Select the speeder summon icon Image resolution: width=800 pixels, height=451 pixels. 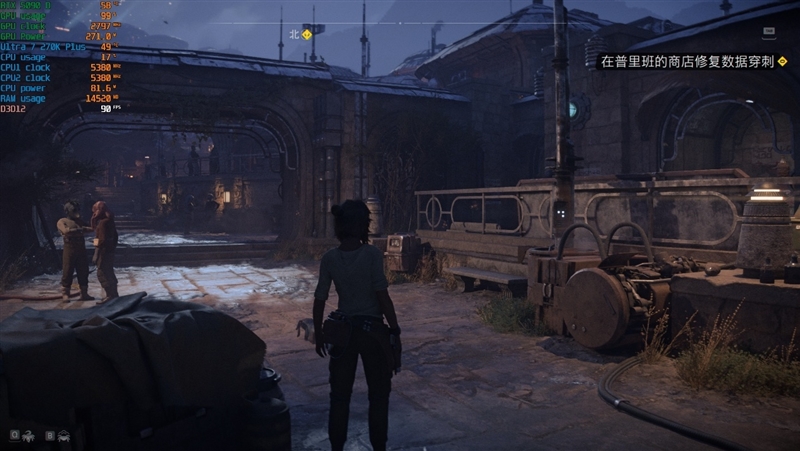pos(64,435)
